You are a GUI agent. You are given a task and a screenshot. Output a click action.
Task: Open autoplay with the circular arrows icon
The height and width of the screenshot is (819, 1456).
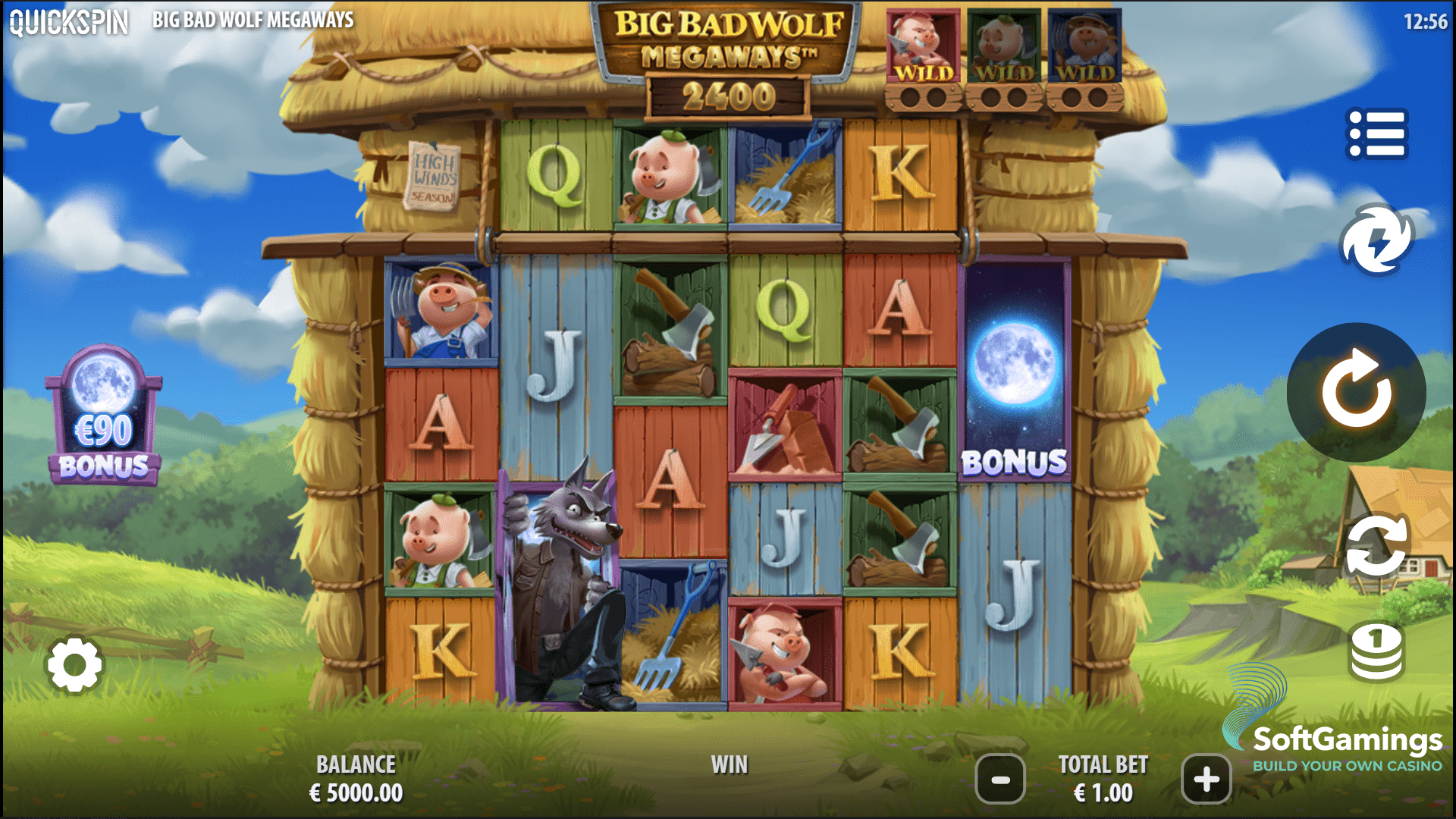[x=1379, y=544]
